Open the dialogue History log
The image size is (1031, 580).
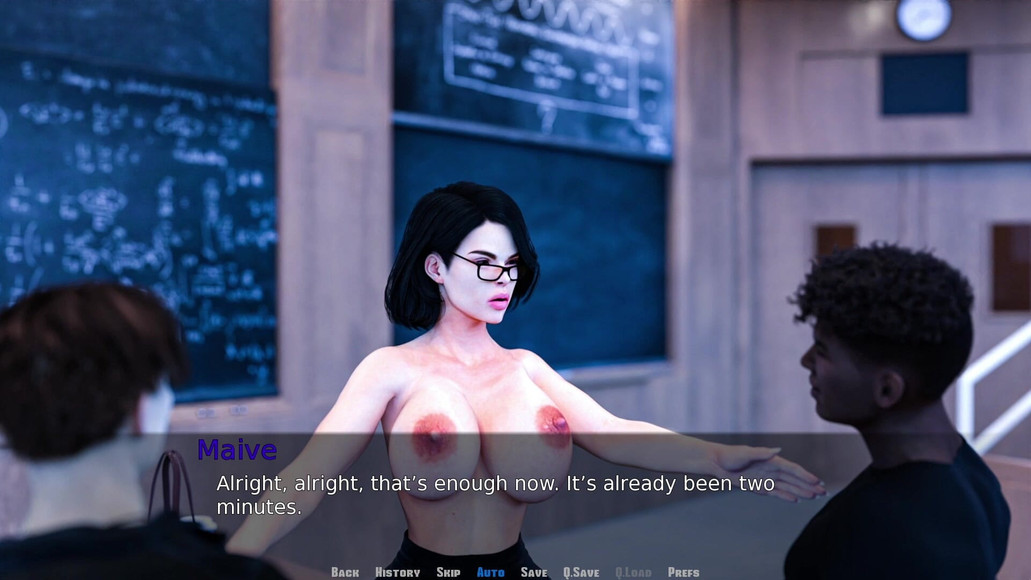click(x=397, y=572)
